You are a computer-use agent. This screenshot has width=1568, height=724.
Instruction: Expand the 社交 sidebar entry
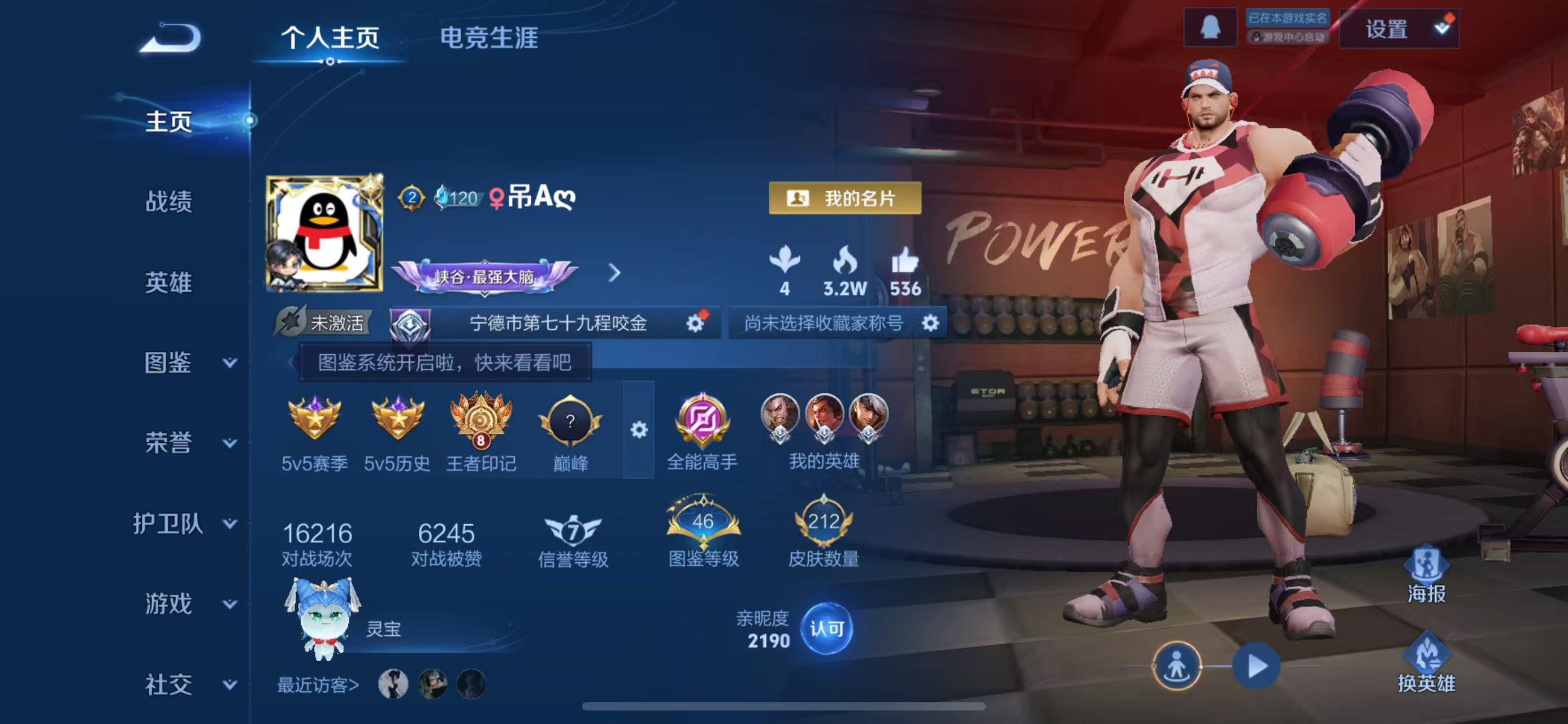pos(189,684)
